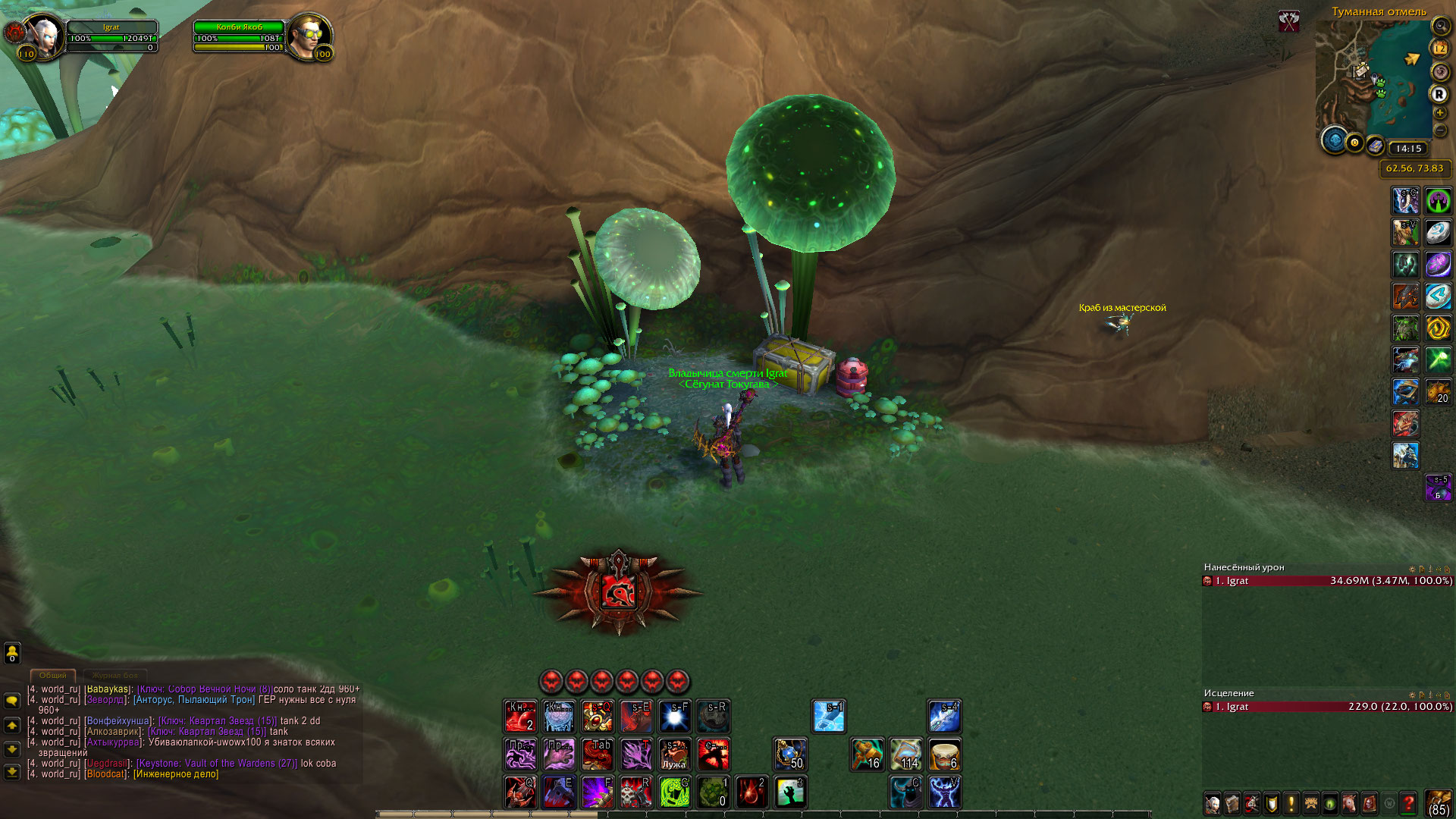Activate the white starburst ability bound to s-F
1456x819 pixels.
[674, 717]
